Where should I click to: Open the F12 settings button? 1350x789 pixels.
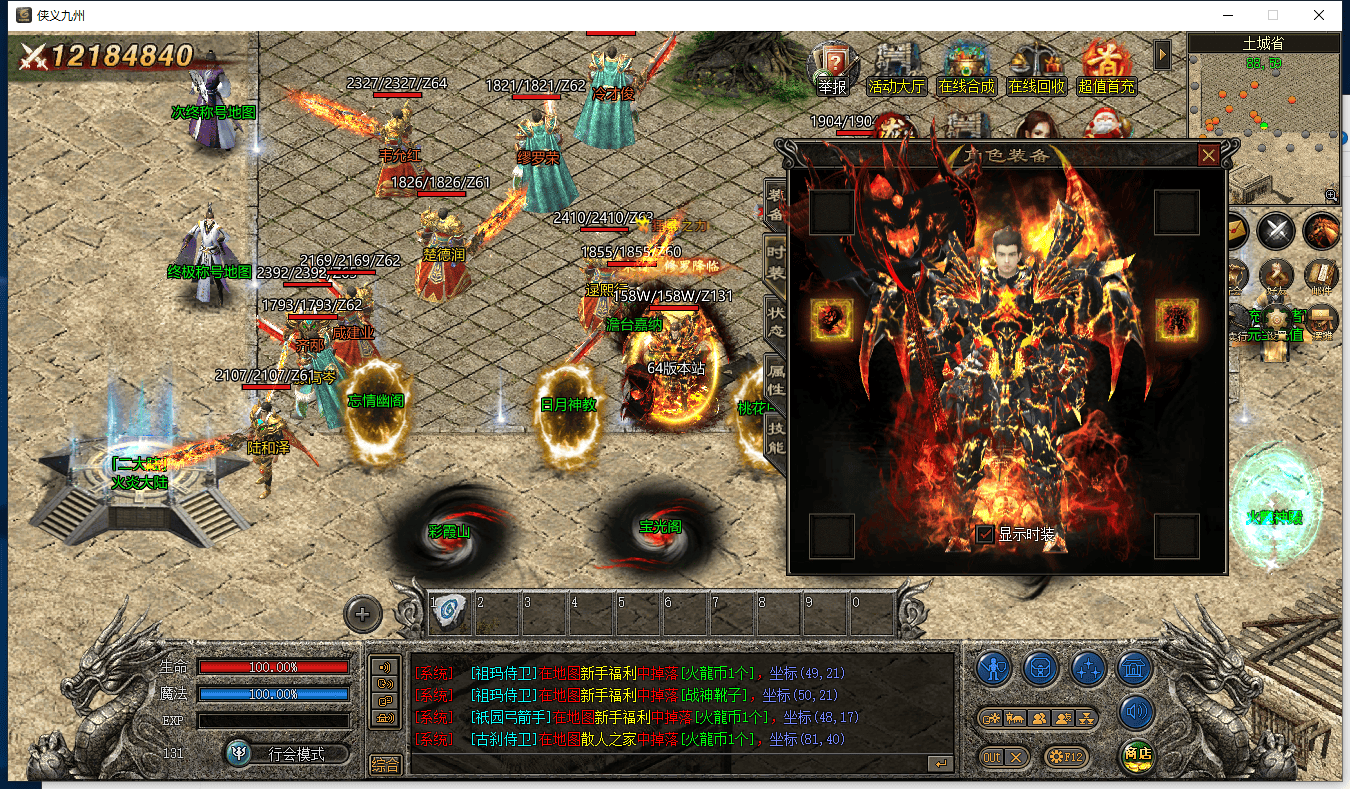(x=1065, y=757)
